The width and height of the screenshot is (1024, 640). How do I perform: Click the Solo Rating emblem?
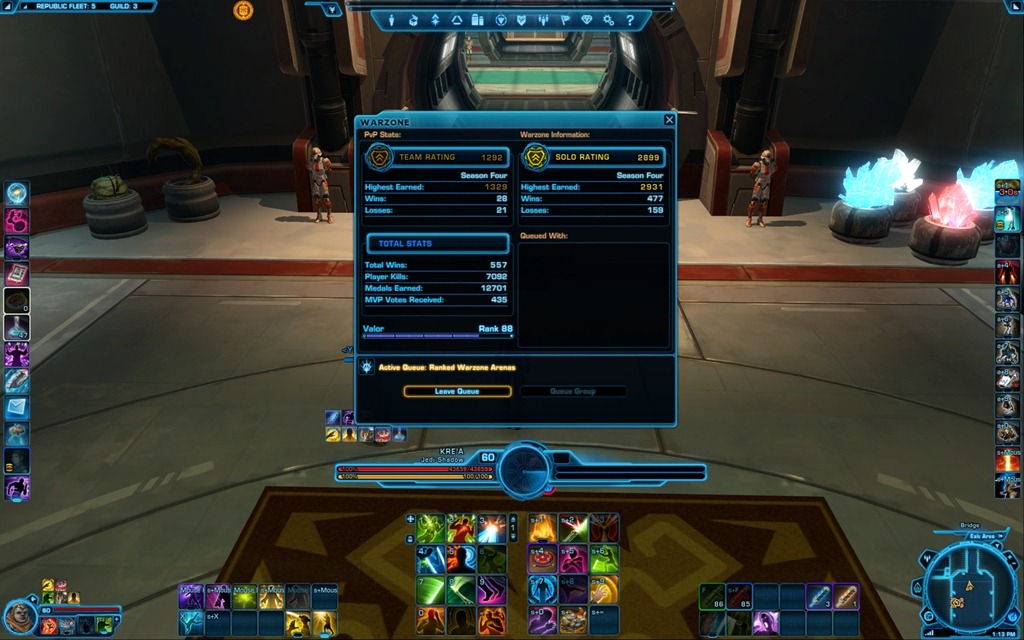537,157
